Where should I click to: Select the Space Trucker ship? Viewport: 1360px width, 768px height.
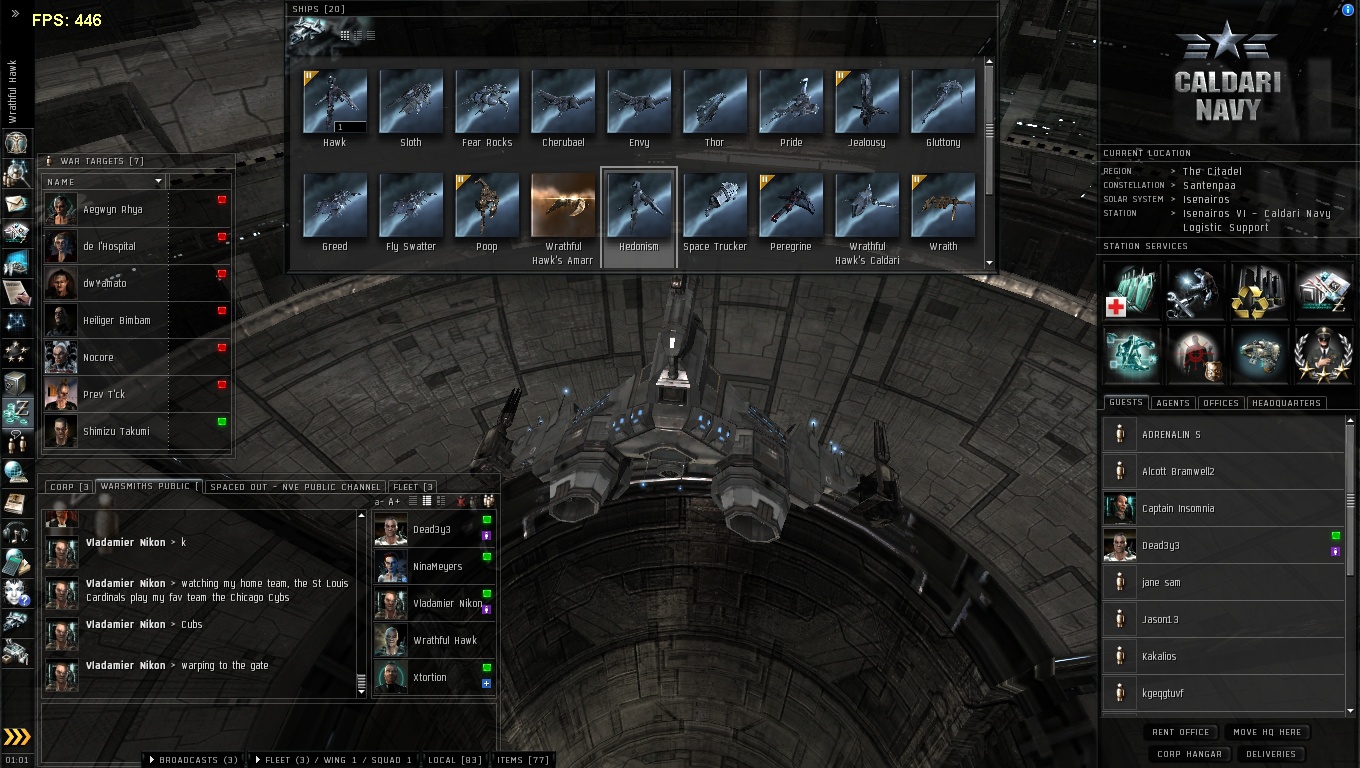click(715, 206)
